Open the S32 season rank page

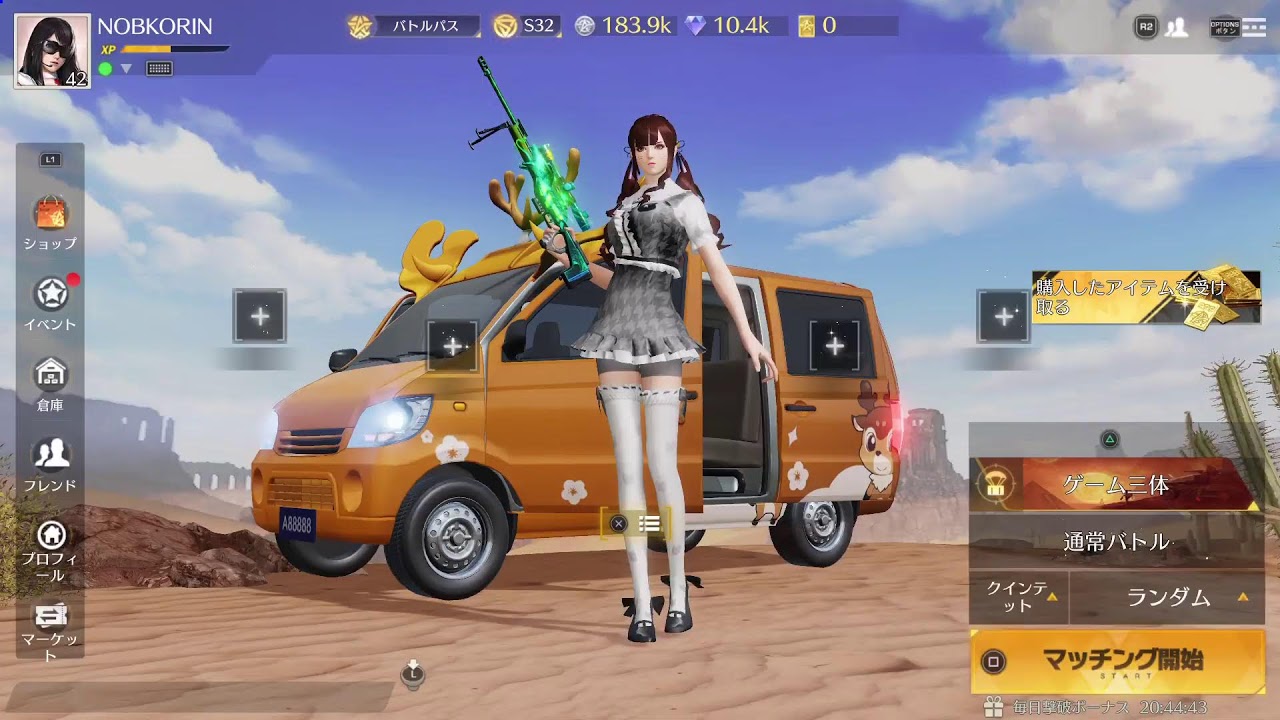click(x=526, y=26)
